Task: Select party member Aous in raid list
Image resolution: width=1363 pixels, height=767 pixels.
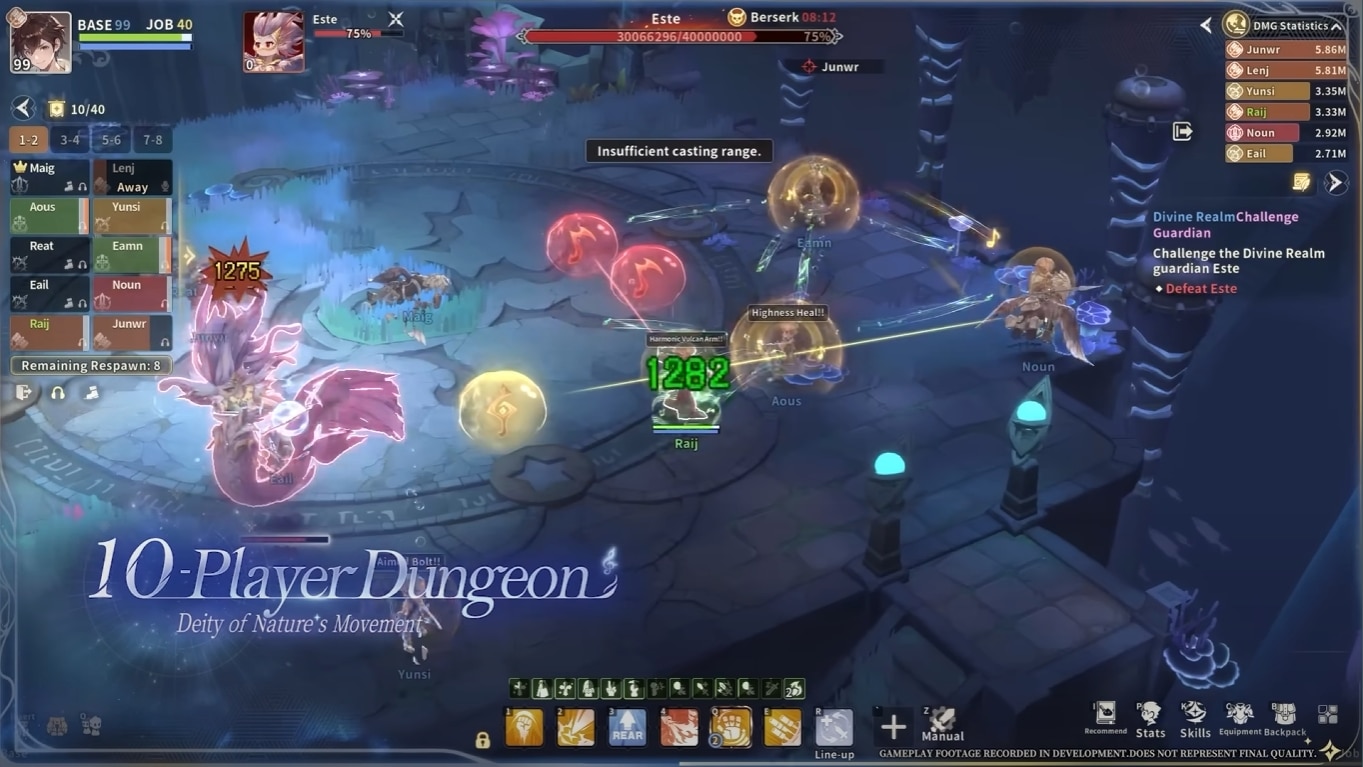Action: 49,216
